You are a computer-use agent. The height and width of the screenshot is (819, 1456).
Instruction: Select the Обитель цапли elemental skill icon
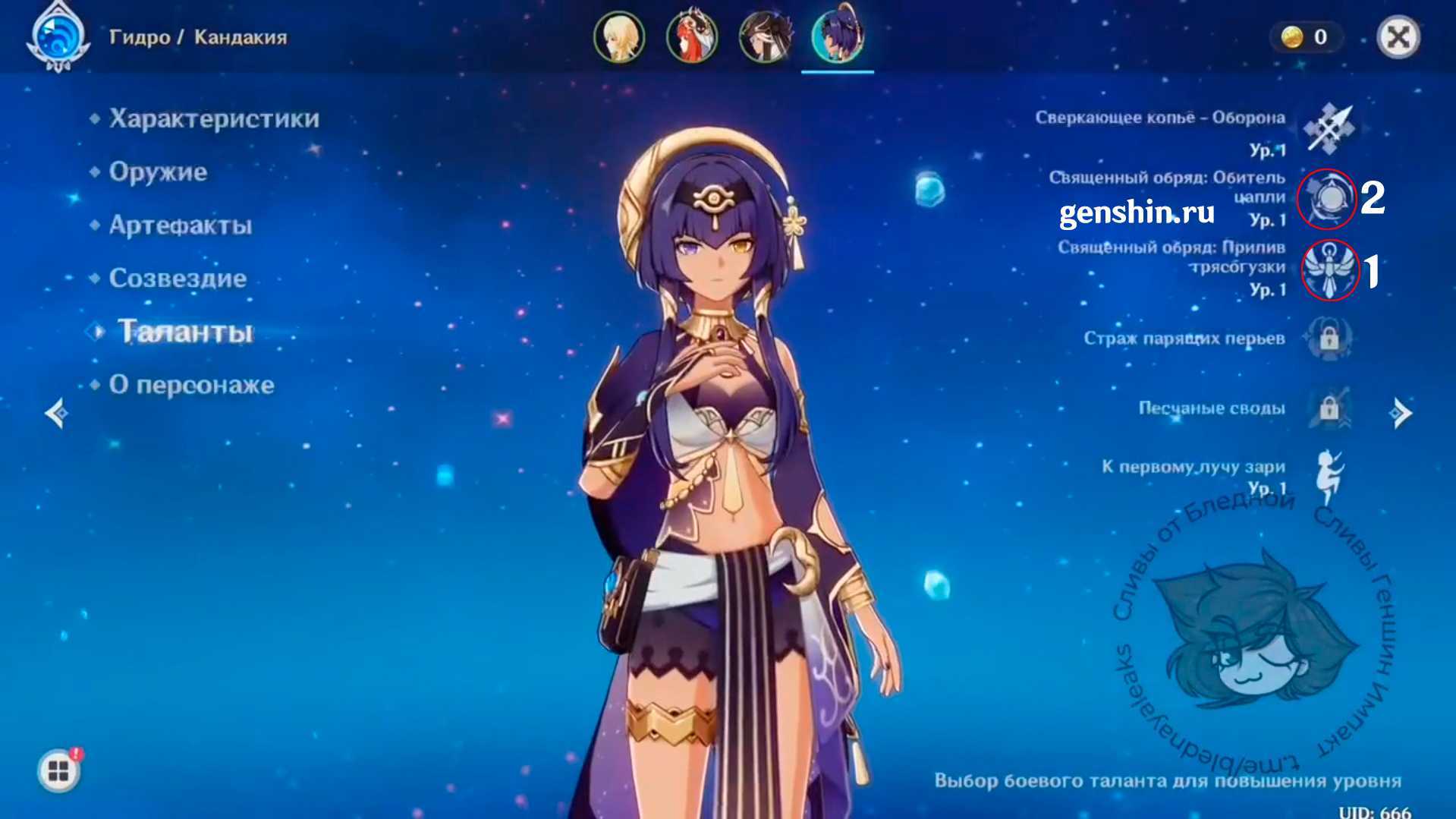[1329, 199]
